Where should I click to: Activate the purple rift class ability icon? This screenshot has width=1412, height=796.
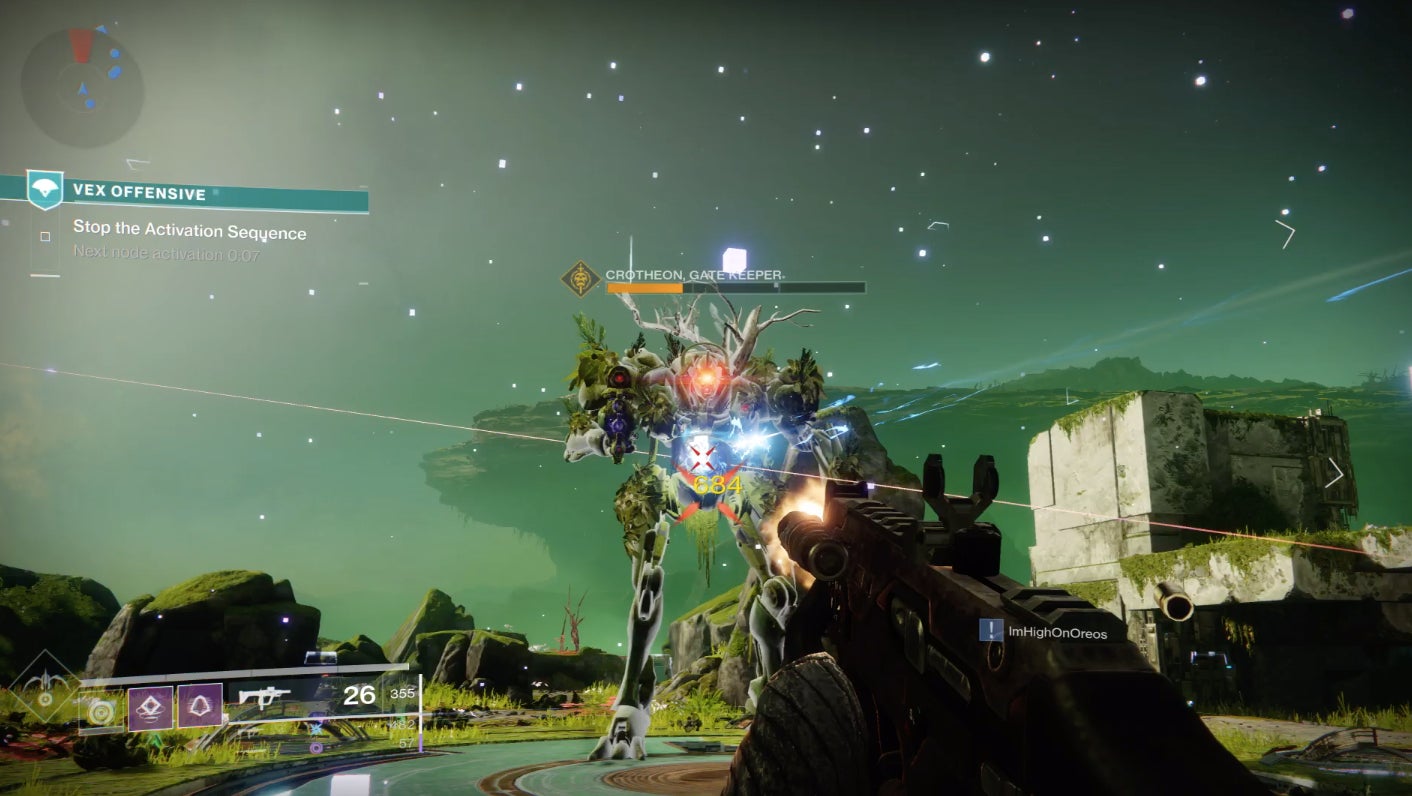pyautogui.click(x=150, y=707)
